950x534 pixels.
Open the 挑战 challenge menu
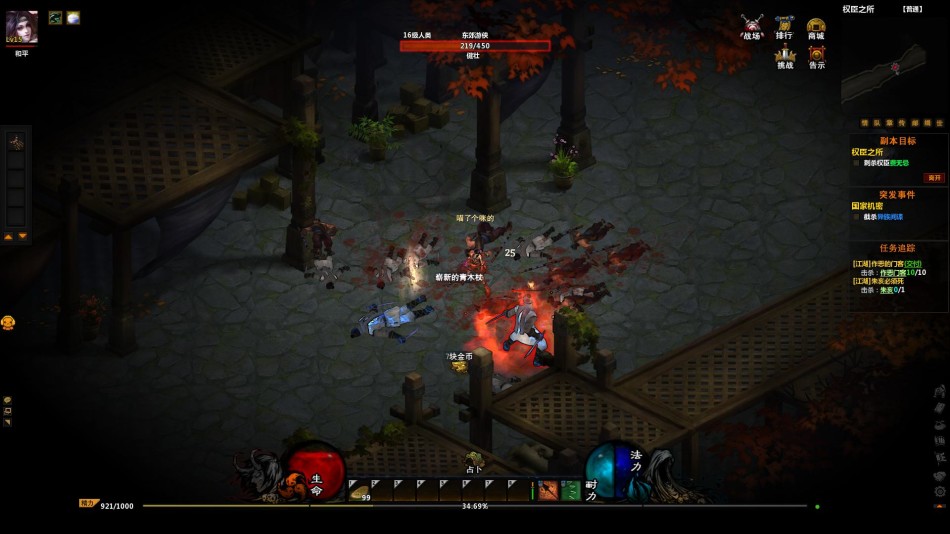point(785,57)
